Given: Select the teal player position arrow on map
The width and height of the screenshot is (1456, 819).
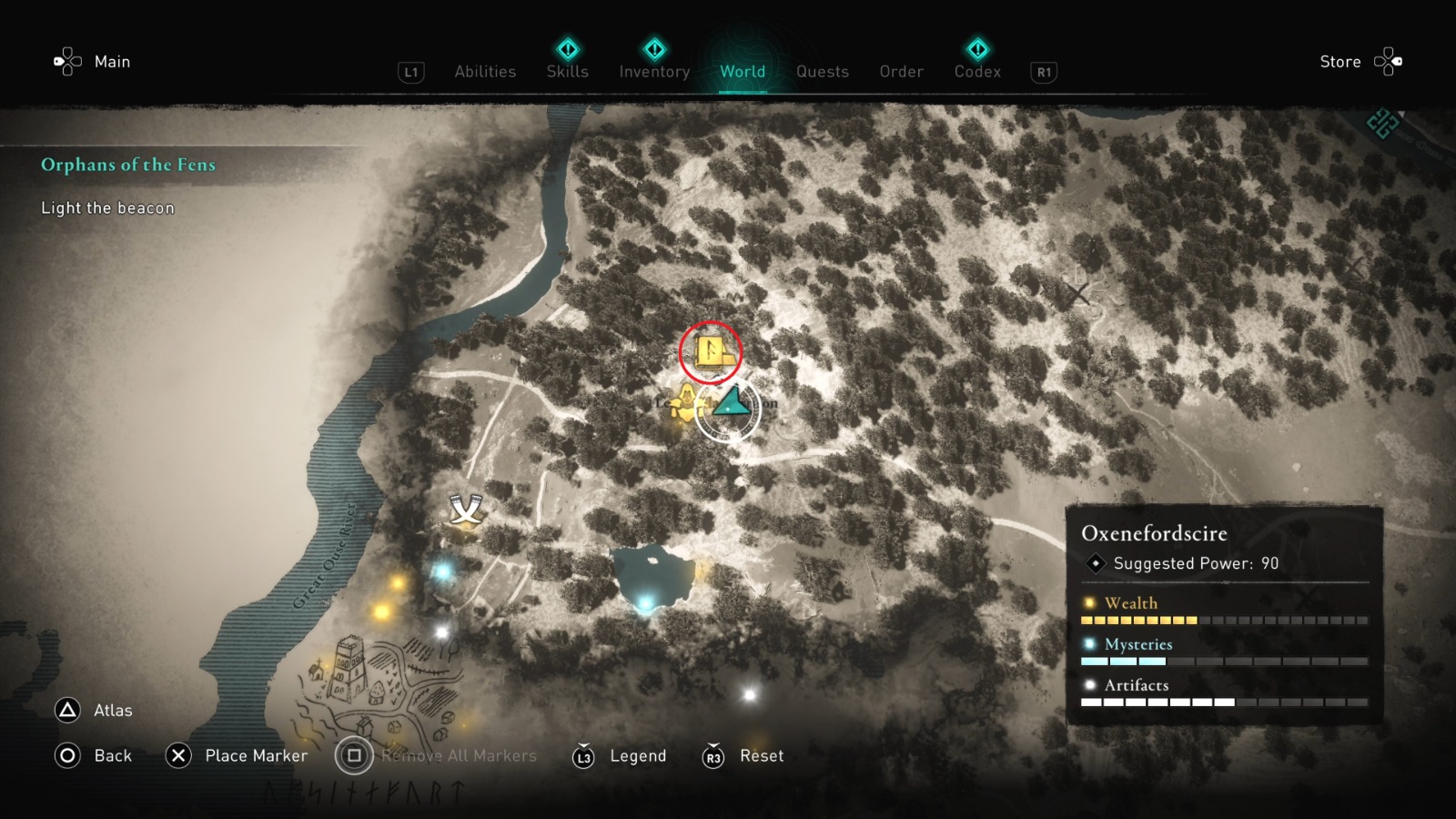Looking at the screenshot, I should (x=731, y=403).
